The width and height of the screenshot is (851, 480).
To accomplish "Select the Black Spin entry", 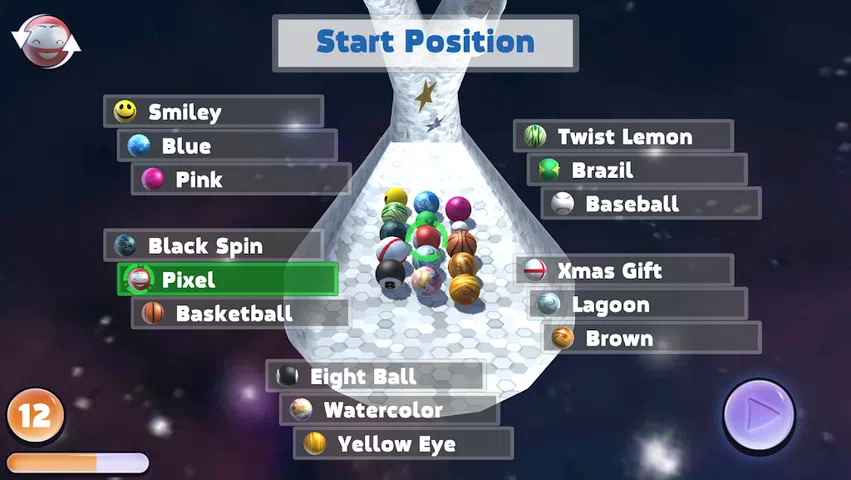I will click(x=213, y=245).
